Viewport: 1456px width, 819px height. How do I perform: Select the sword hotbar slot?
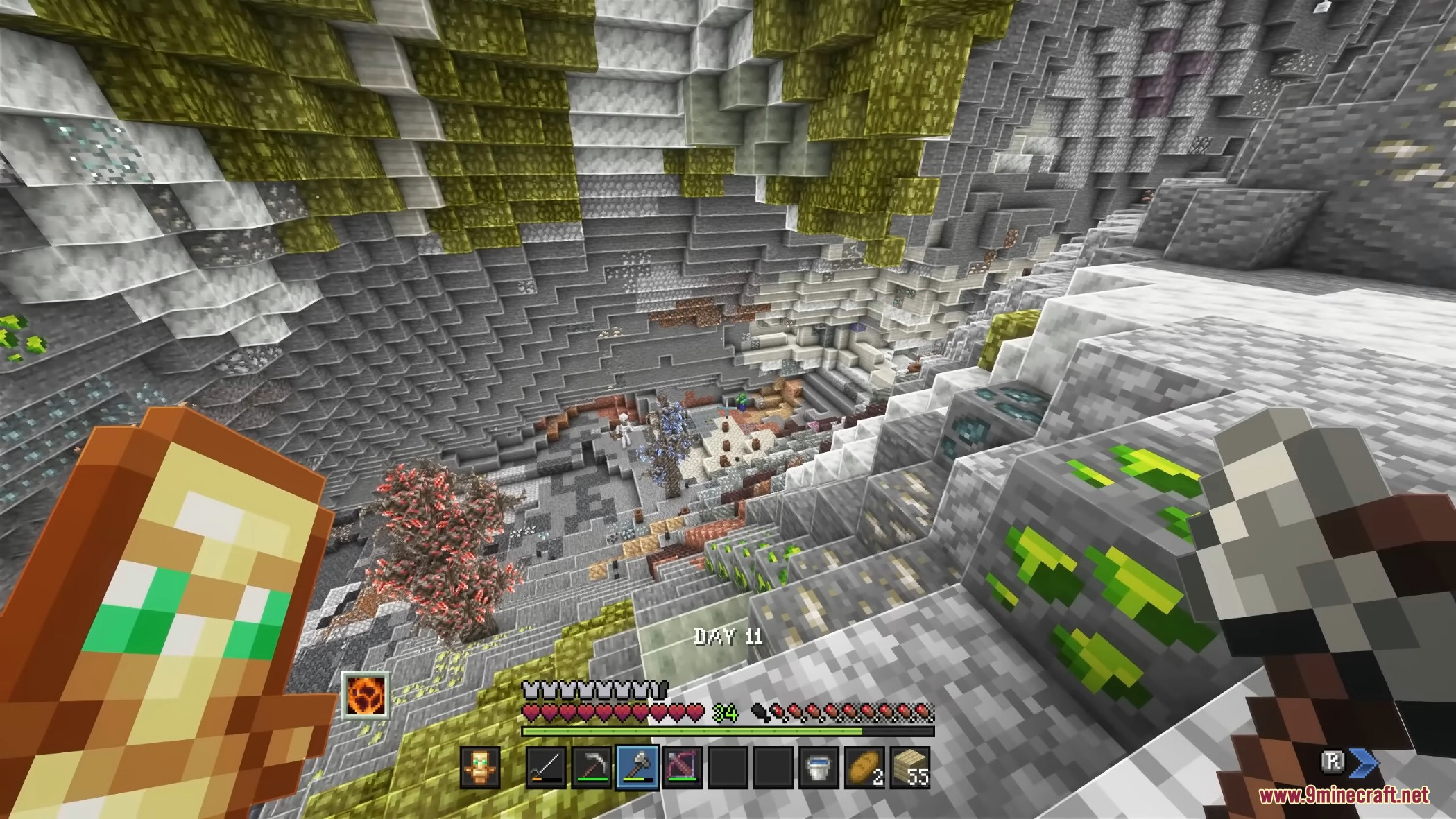click(546, 768)
